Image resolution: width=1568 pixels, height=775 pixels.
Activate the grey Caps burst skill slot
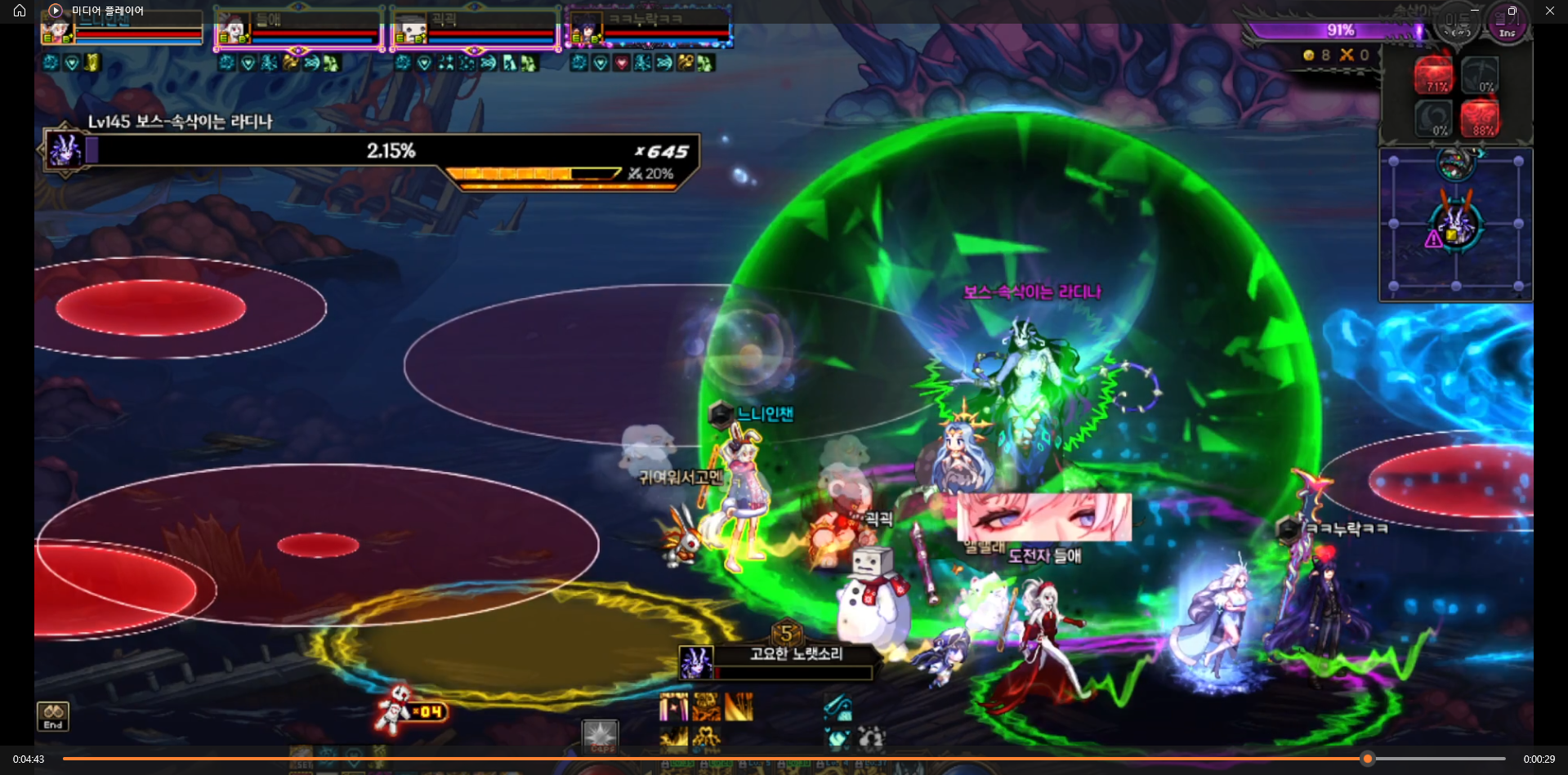[x=601, y=735]
